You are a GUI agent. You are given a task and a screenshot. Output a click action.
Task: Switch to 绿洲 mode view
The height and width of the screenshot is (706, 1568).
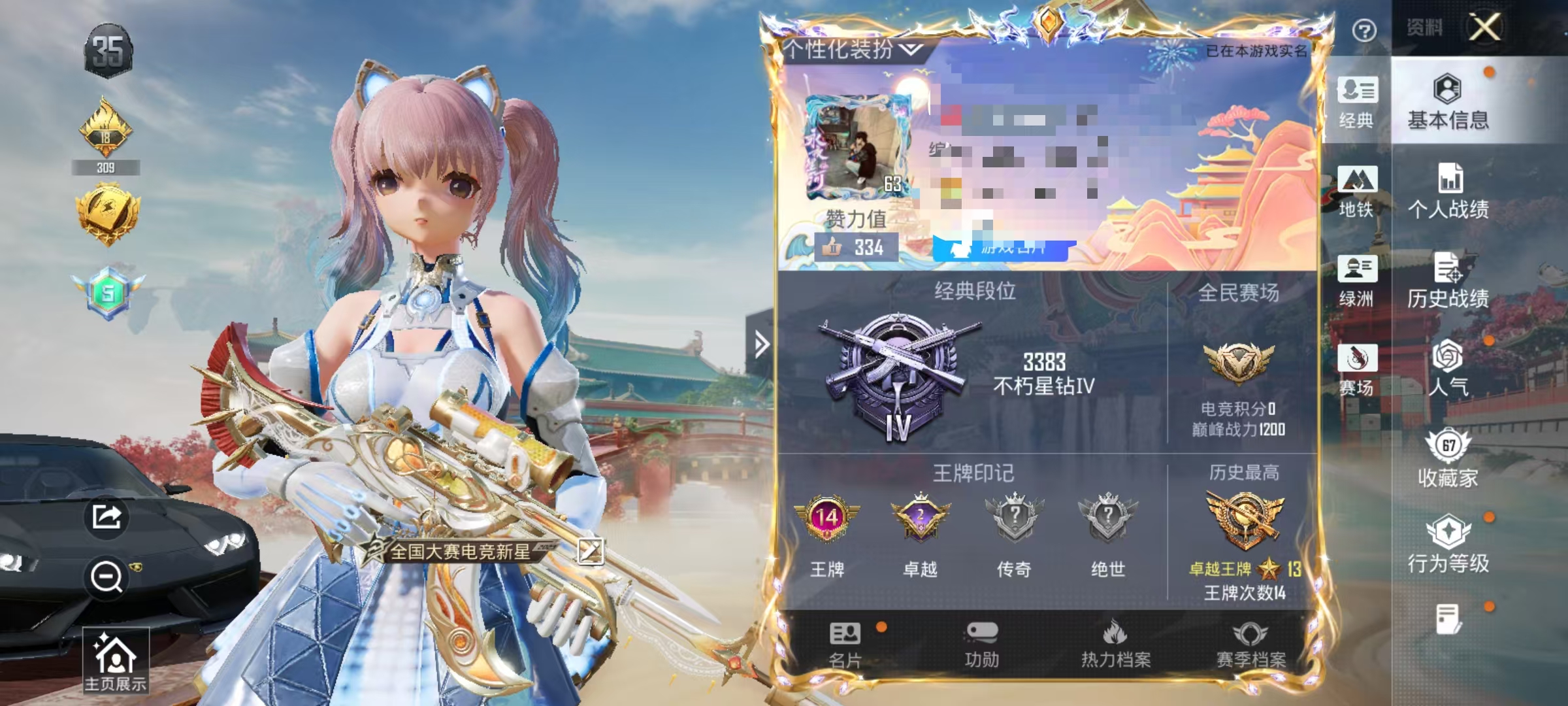click(1357, 281)
